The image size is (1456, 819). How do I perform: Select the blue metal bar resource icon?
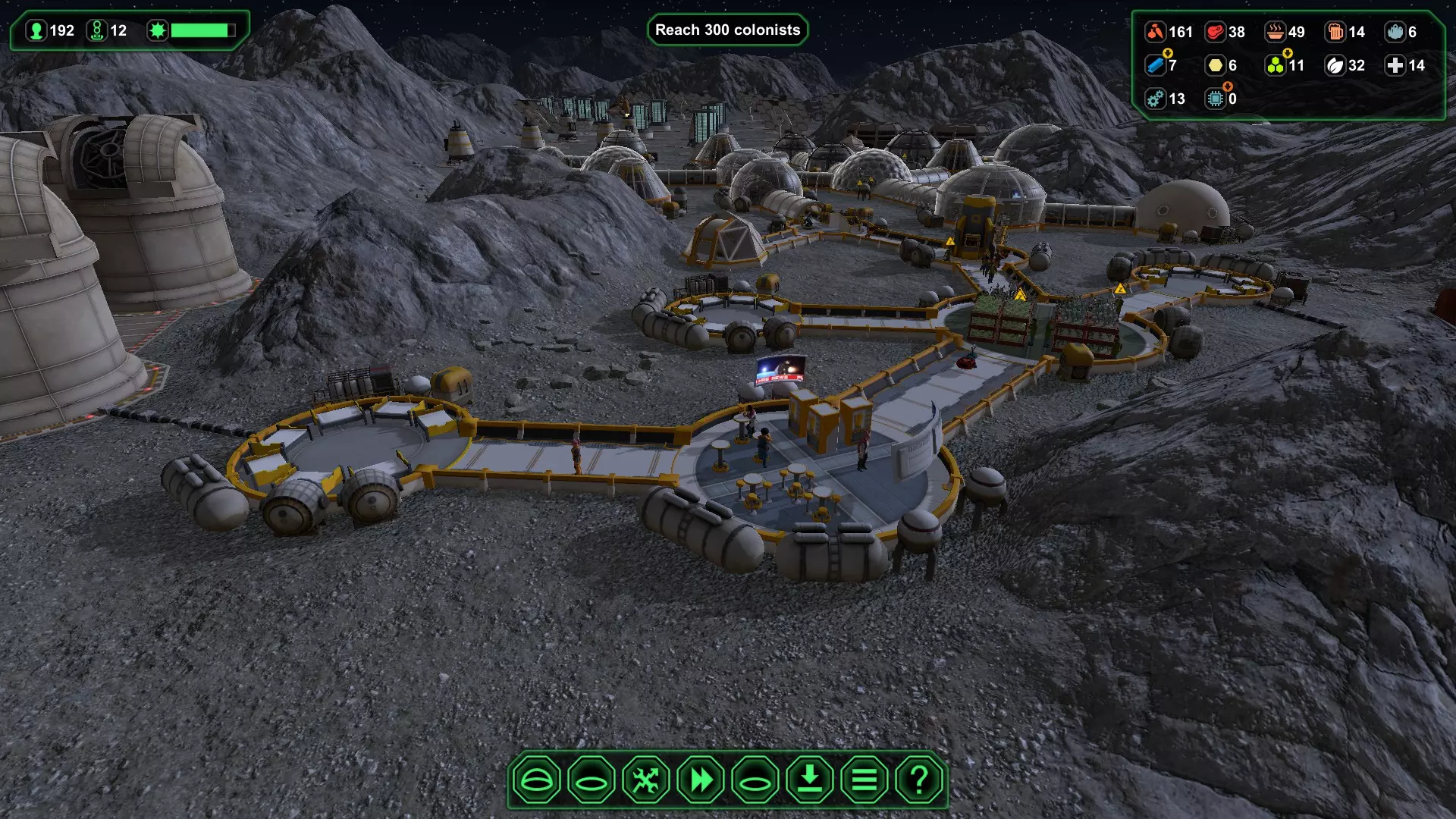click(x=1155, y=65)
